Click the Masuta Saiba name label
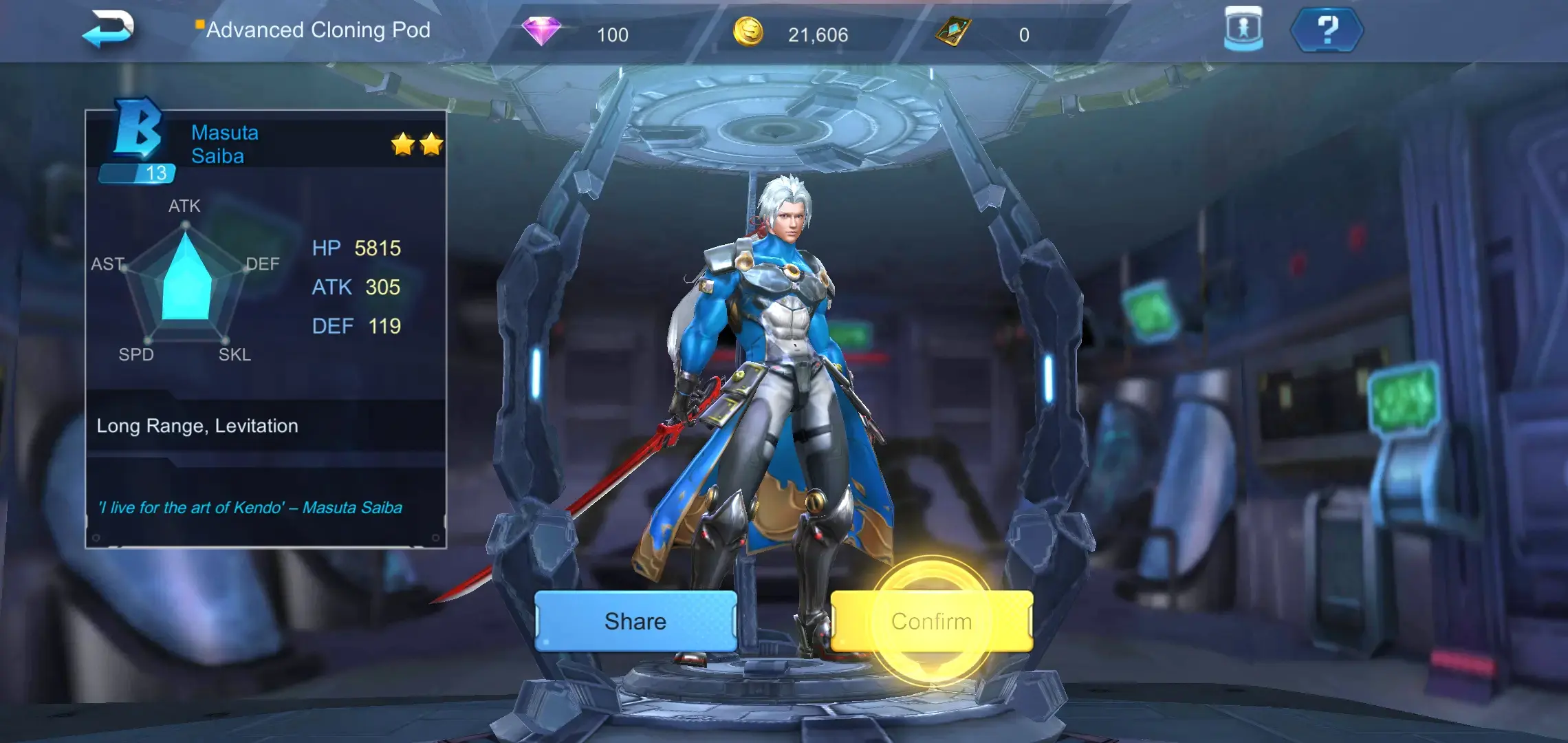1568x743 pixels. tap(226, 144)
